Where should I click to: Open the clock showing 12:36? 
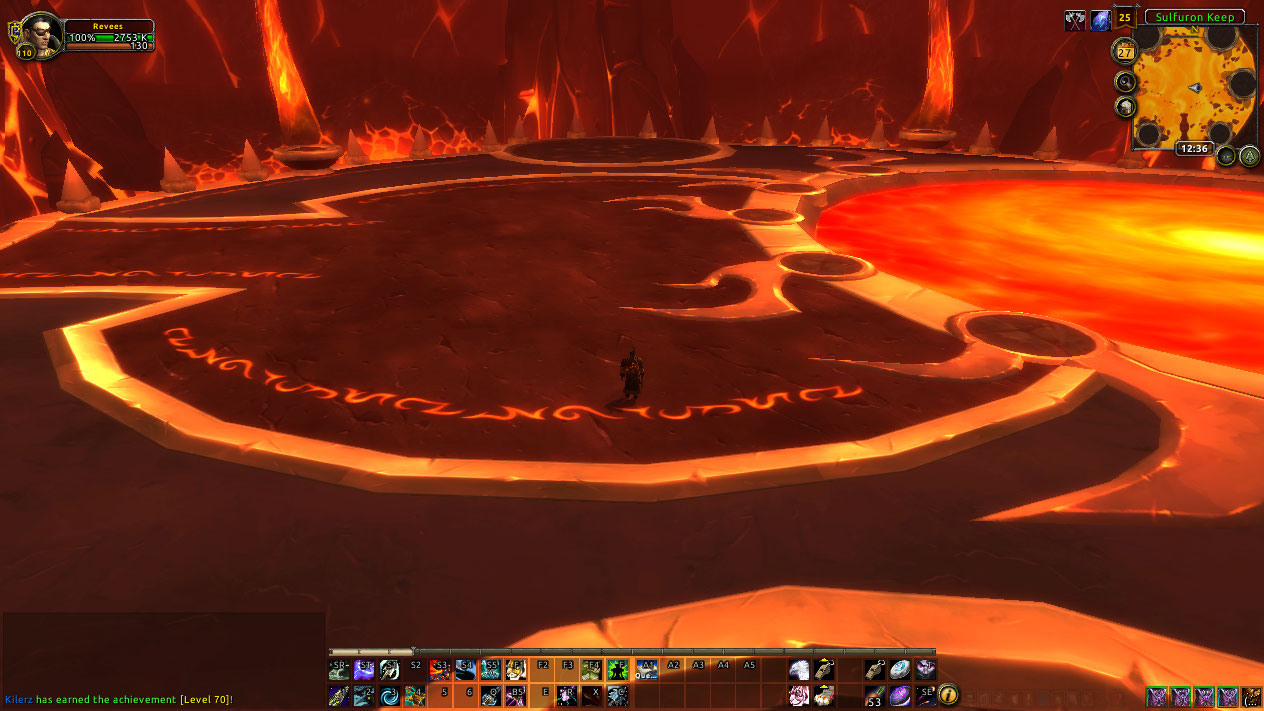coord(1194,148)
